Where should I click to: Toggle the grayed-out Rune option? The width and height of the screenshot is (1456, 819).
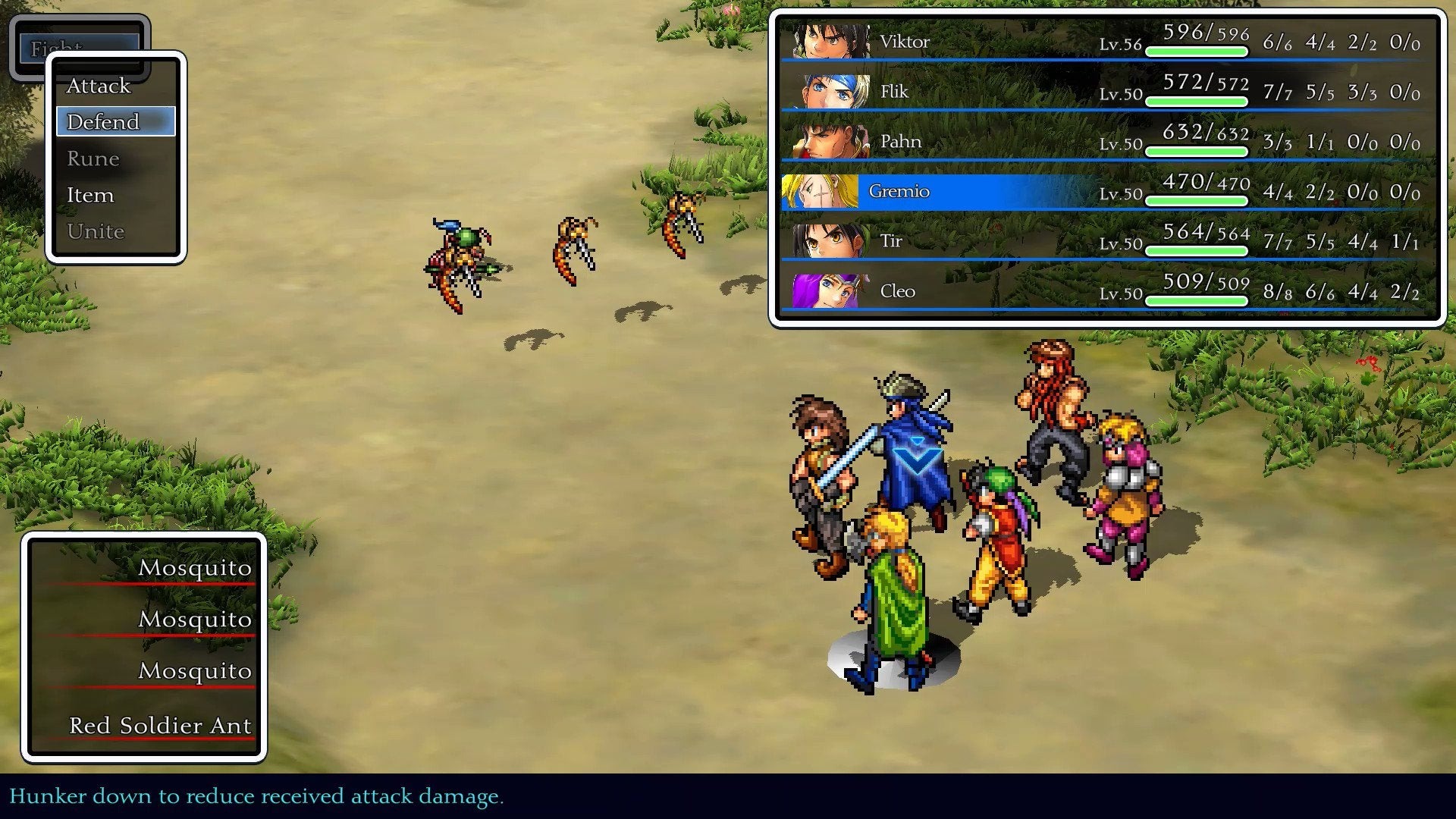[x=93, y=158]
